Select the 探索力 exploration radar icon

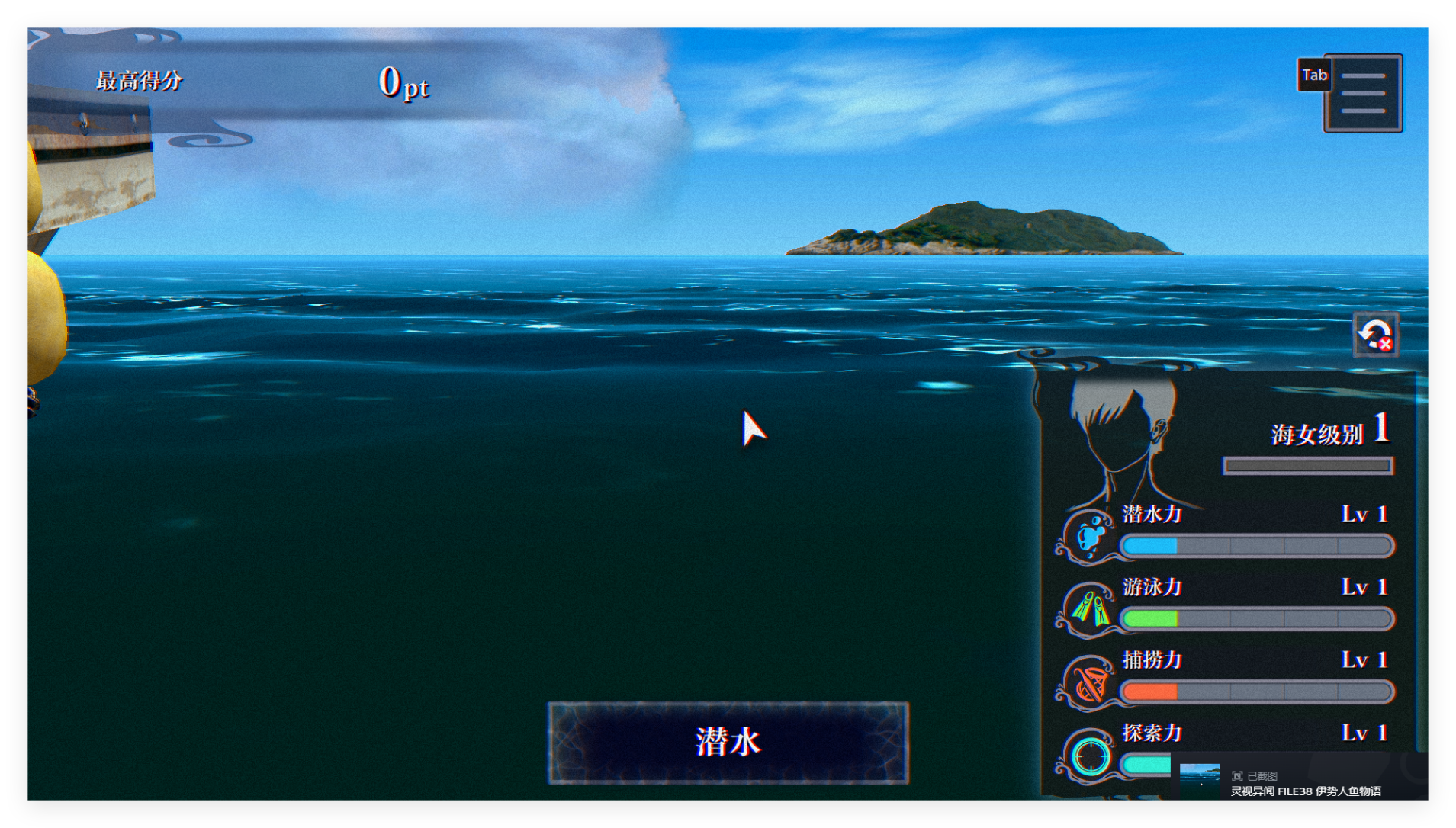pyautogui.click(x=1091, y=756)
